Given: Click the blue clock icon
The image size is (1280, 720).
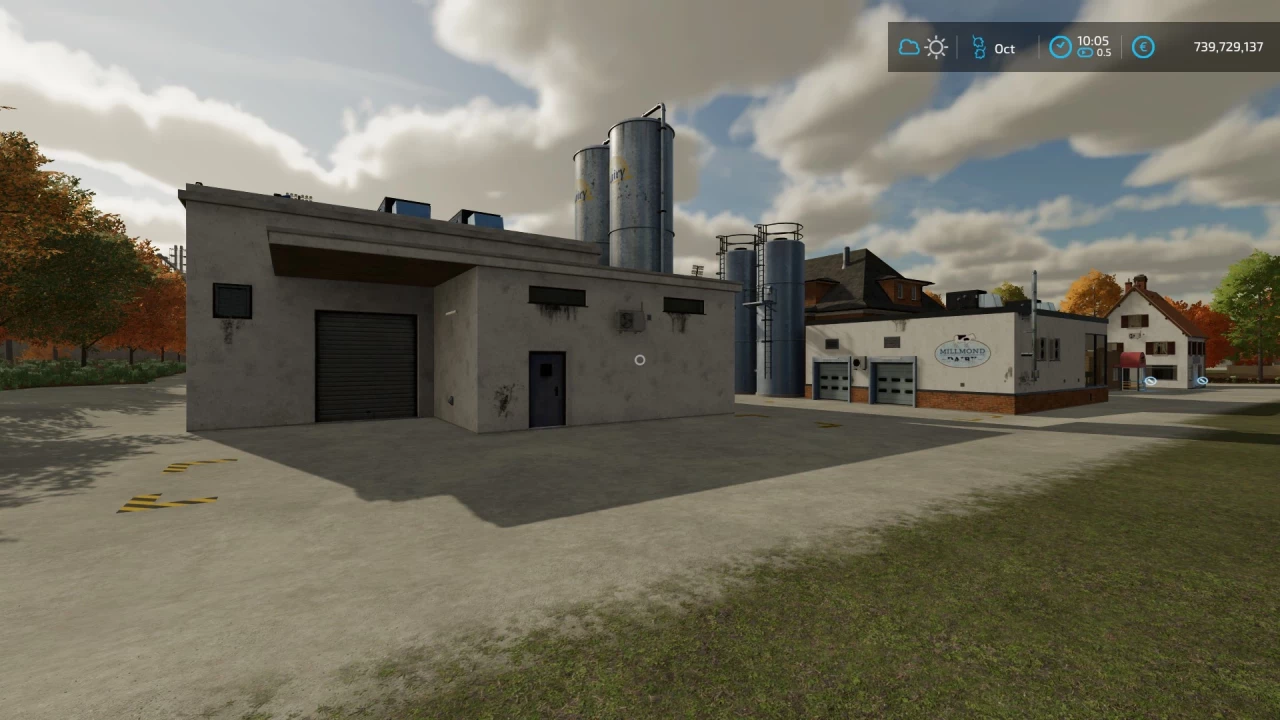Looking at the screenshot, I should click(x=1060, y=47).
